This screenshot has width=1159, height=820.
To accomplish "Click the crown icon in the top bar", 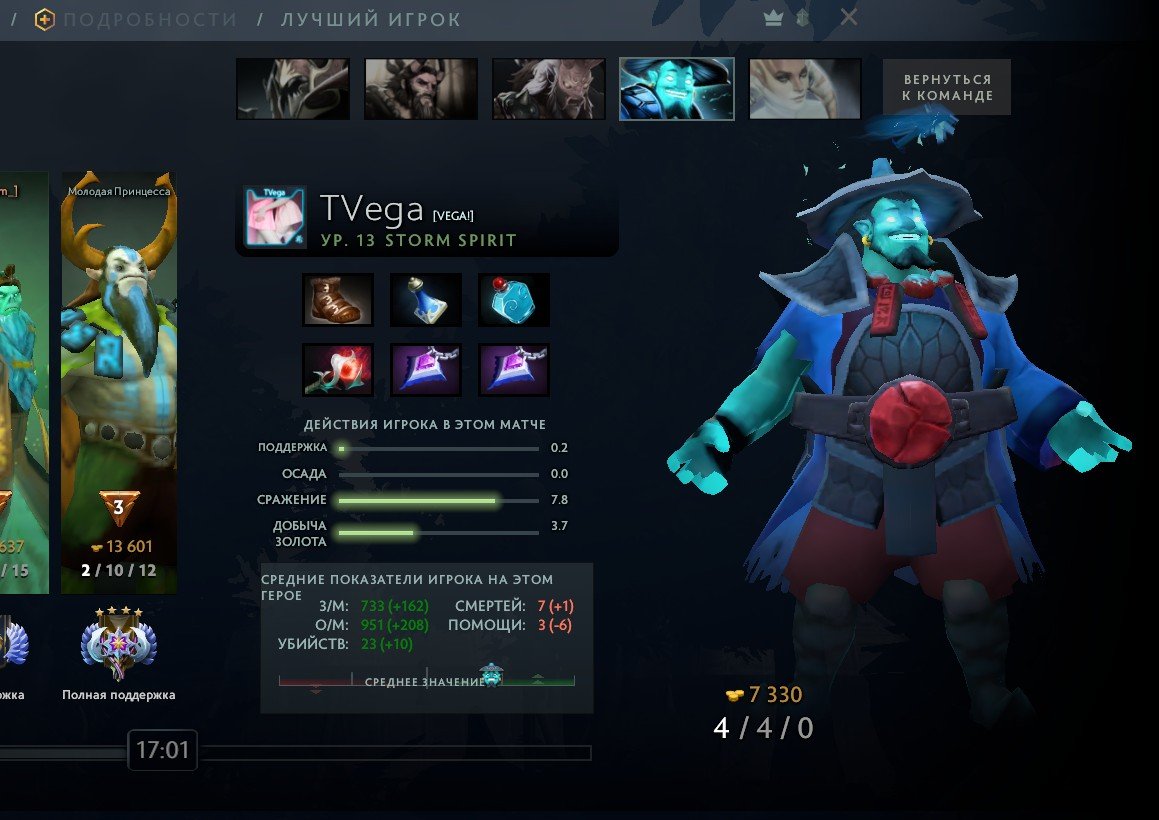I will pyautogui.click(x=773, y=18).
